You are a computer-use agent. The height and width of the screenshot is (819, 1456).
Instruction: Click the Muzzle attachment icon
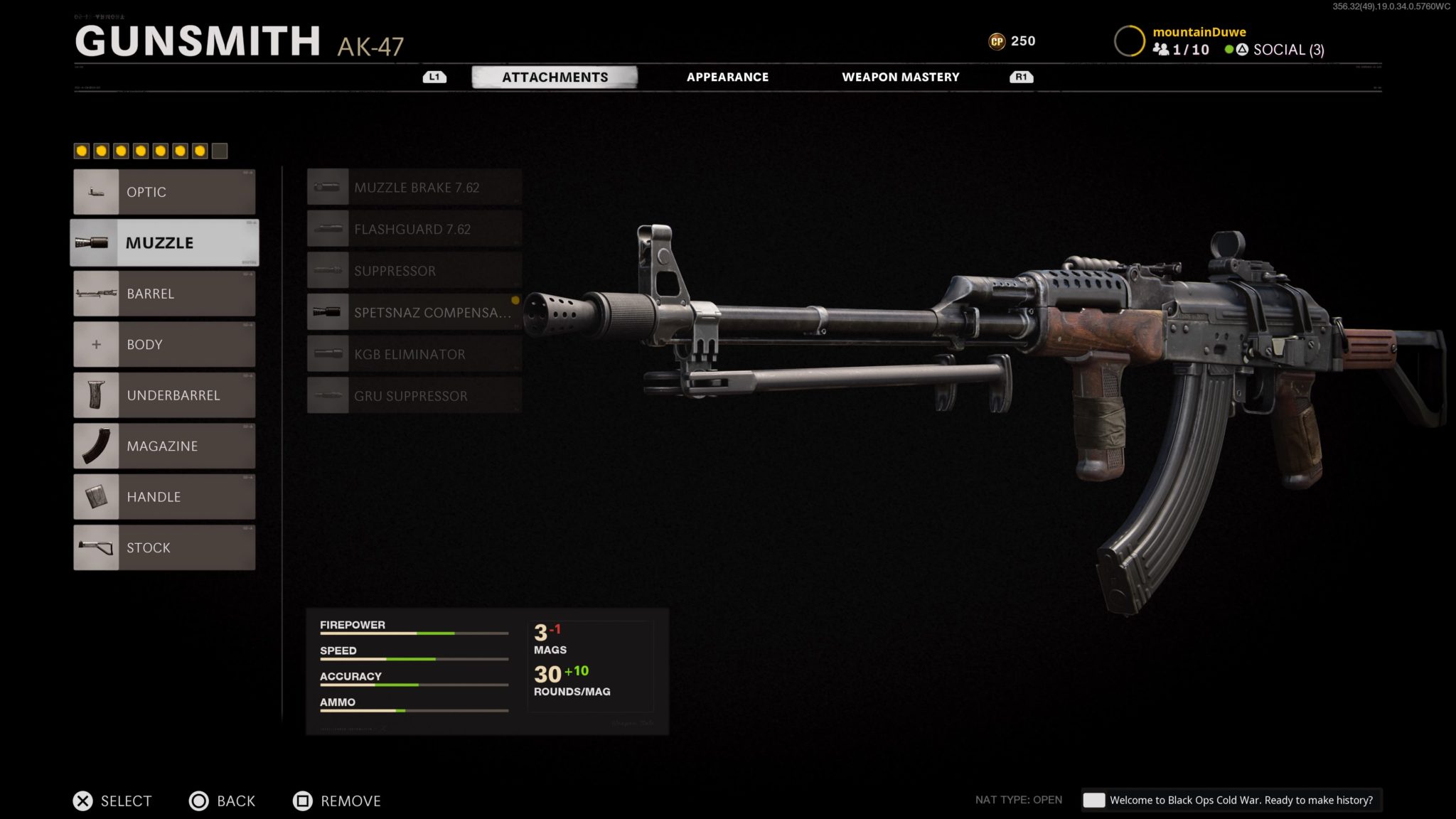click(96, 242)
